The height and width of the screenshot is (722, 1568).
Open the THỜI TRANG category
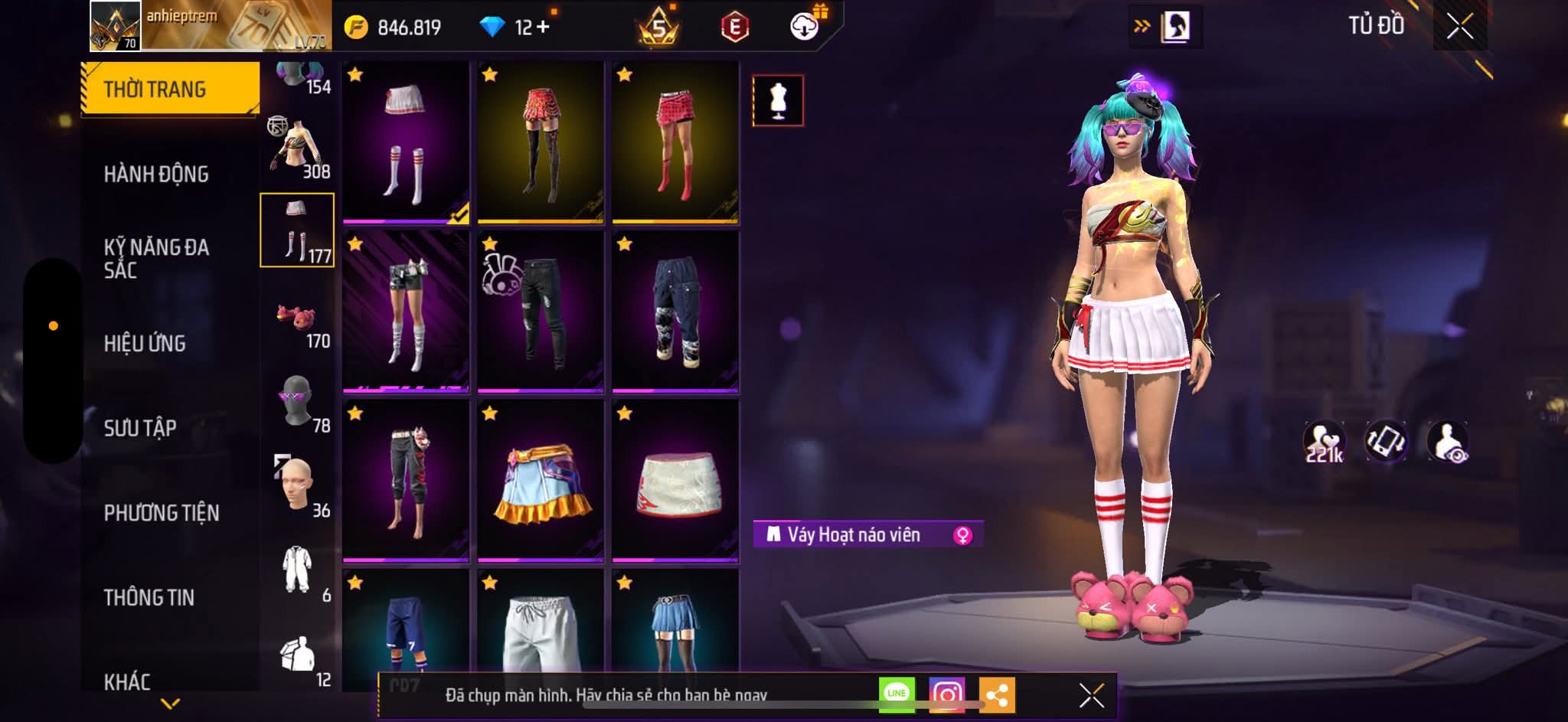coord(169,89)
